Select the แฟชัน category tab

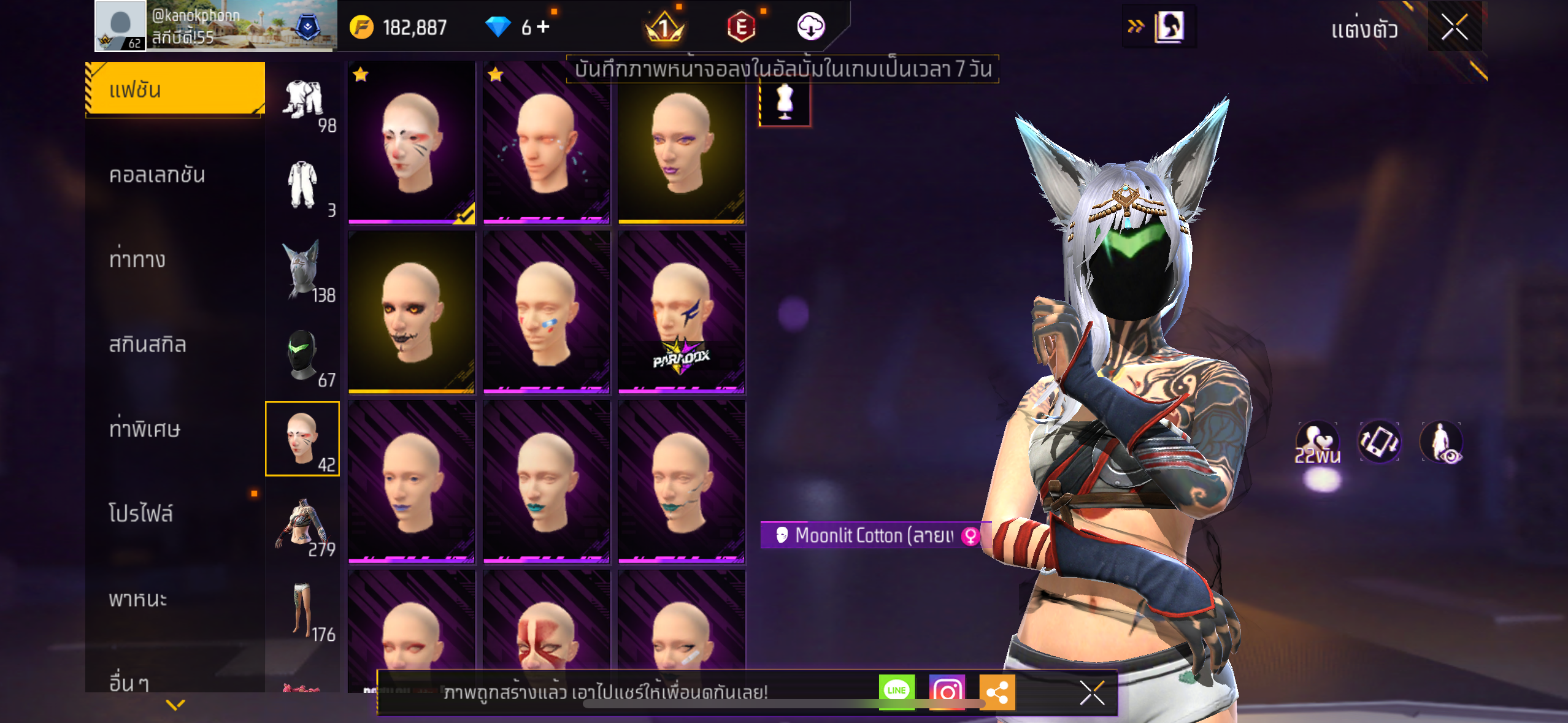(175, 90)
